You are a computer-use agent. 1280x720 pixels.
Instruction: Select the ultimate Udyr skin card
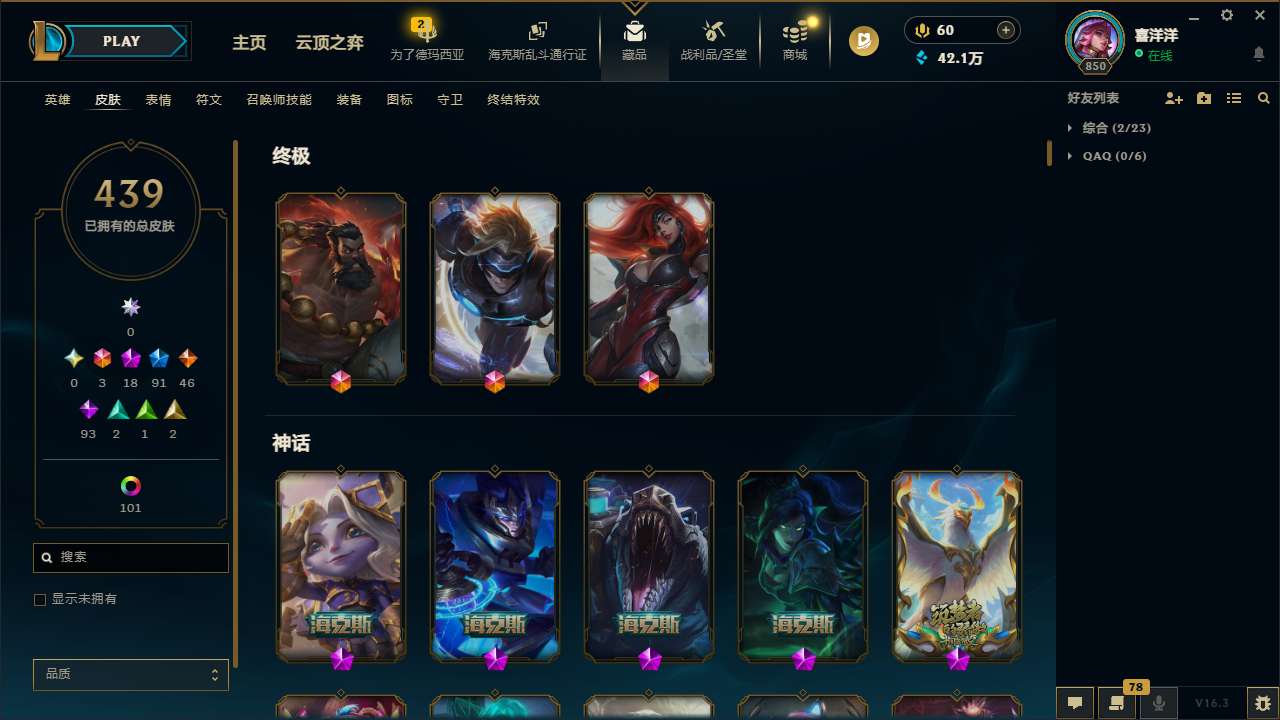(x=341, y=288)
